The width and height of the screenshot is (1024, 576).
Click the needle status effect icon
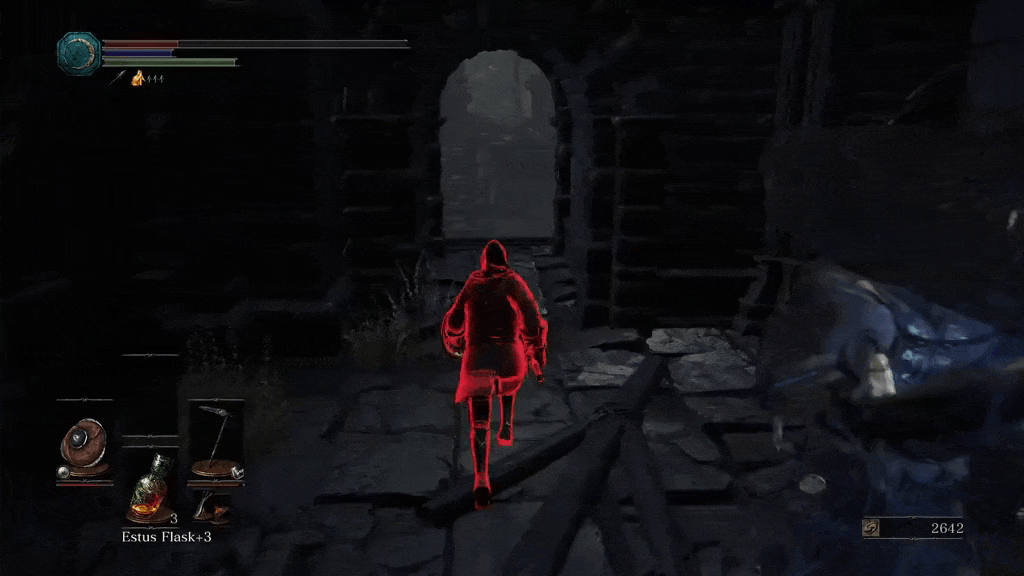pos(117,78)
